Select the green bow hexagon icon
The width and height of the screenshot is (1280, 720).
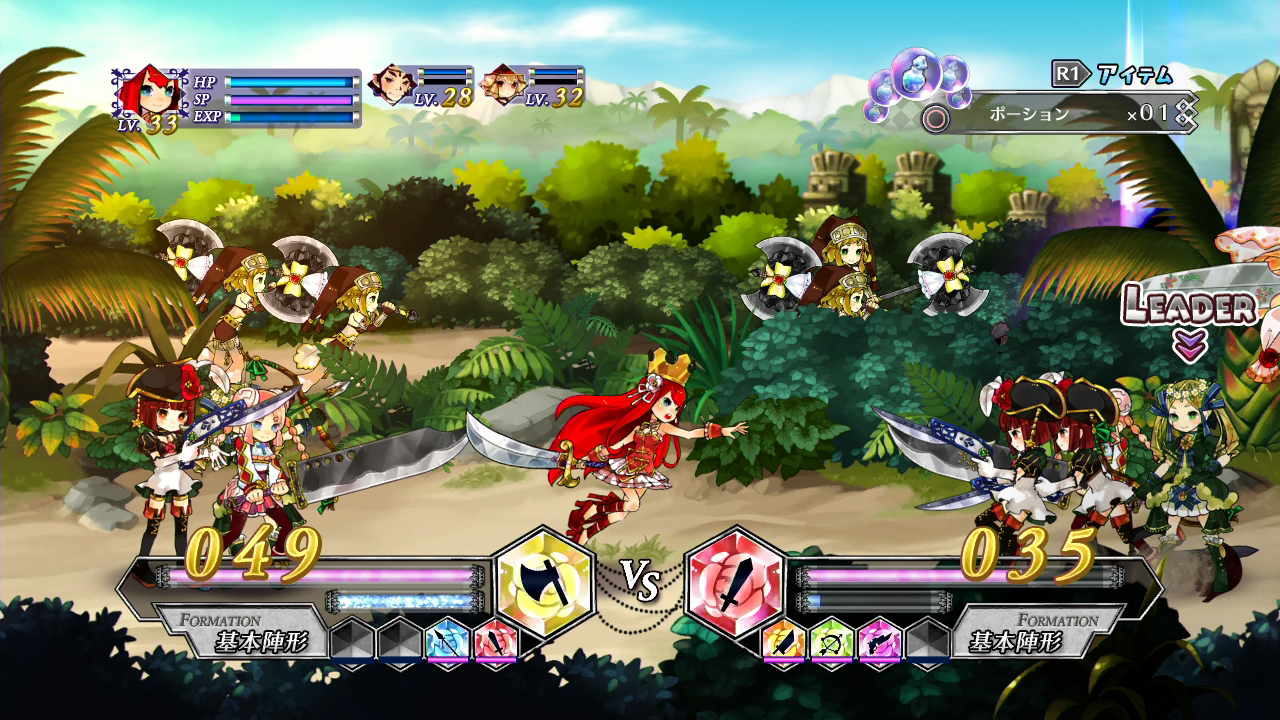[829, 638]
